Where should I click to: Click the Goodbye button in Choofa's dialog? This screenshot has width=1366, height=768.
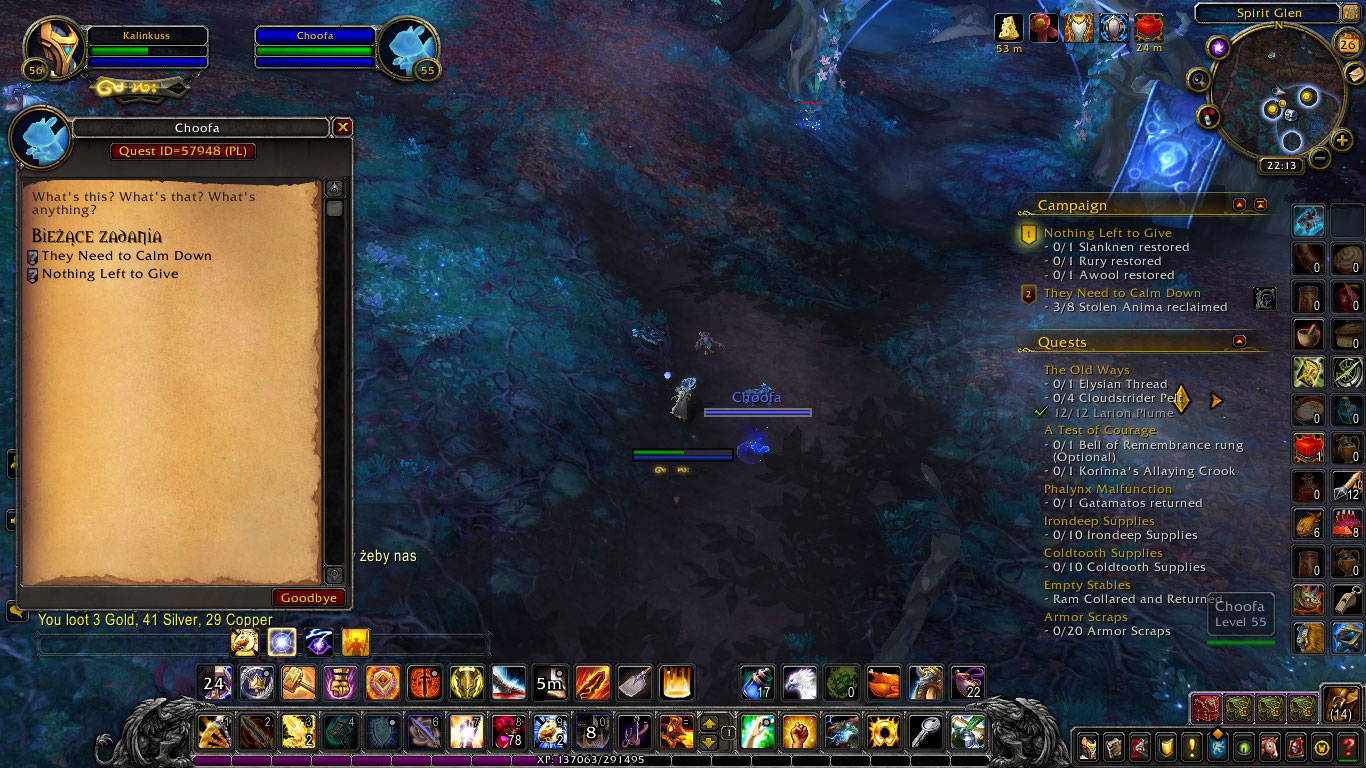point(308,597)
